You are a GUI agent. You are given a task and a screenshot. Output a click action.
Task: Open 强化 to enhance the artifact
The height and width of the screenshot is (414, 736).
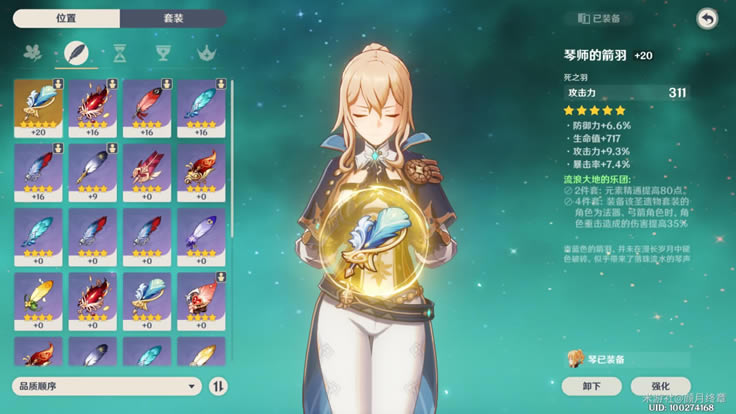click(660, 385)
